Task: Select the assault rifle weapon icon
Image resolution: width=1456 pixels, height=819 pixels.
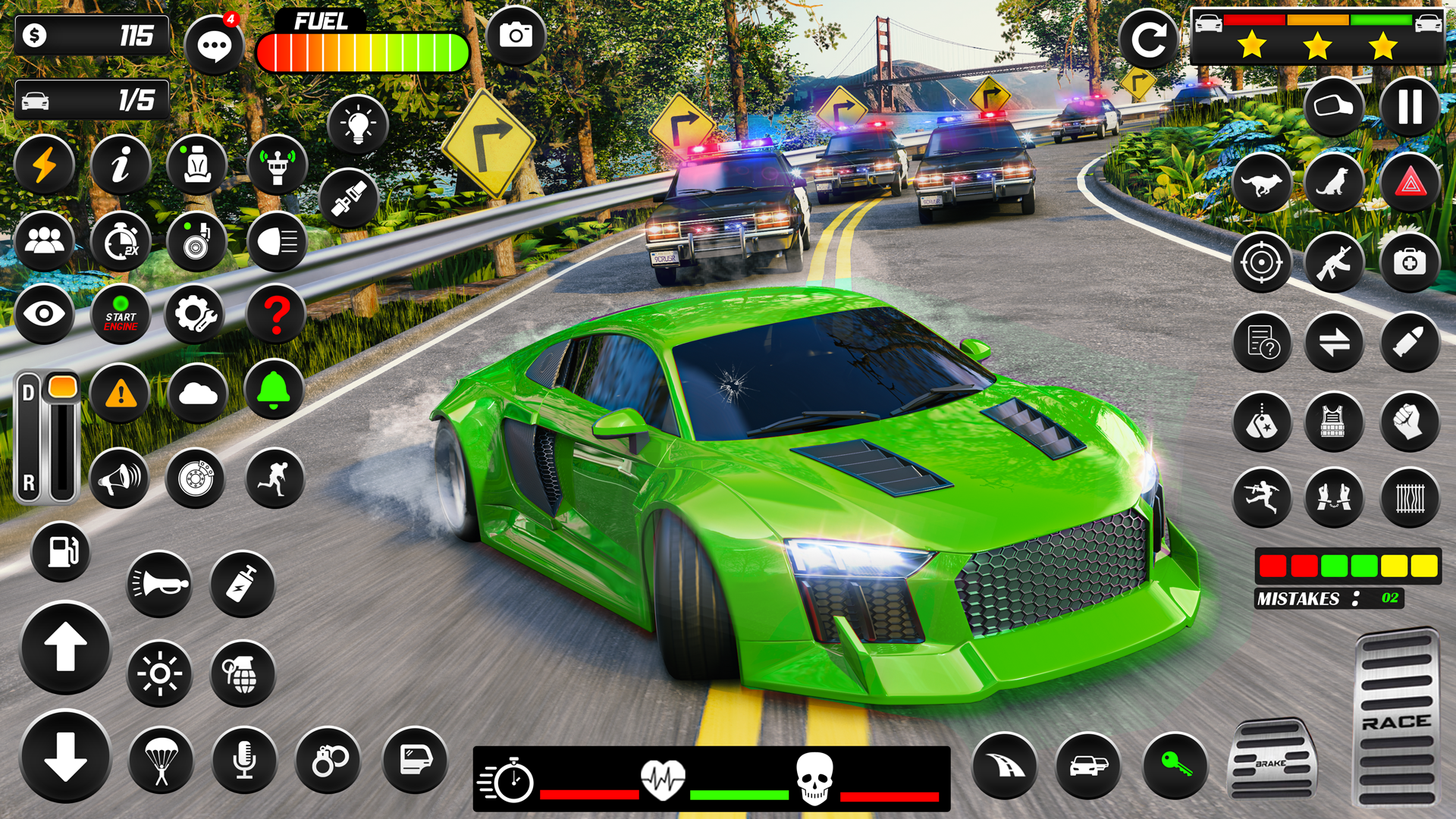Action: point(1334,263)
